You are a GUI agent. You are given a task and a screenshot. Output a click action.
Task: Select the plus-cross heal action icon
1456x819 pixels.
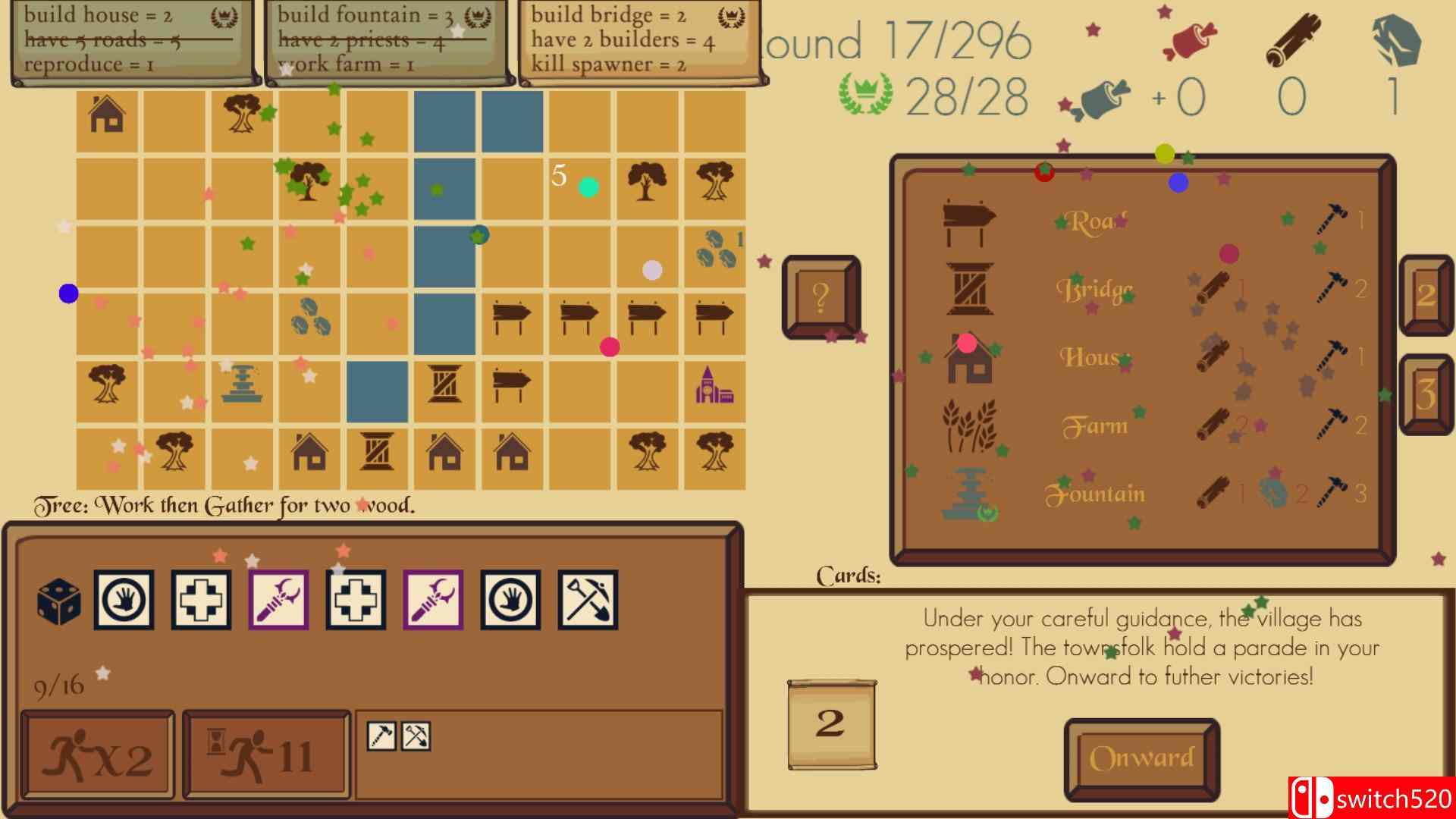point(199,599)
